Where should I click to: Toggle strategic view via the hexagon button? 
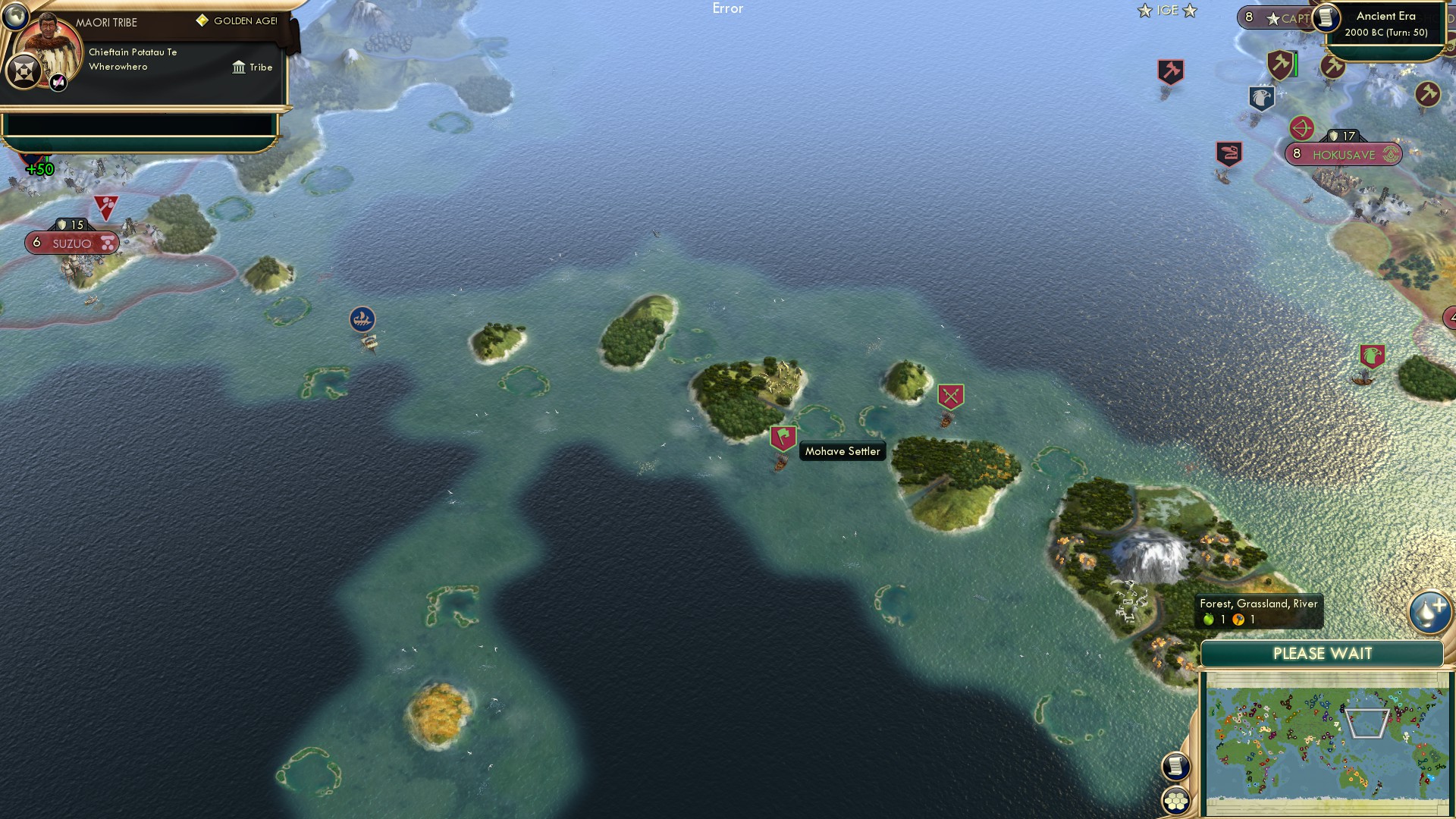[x=1177, y=800]
